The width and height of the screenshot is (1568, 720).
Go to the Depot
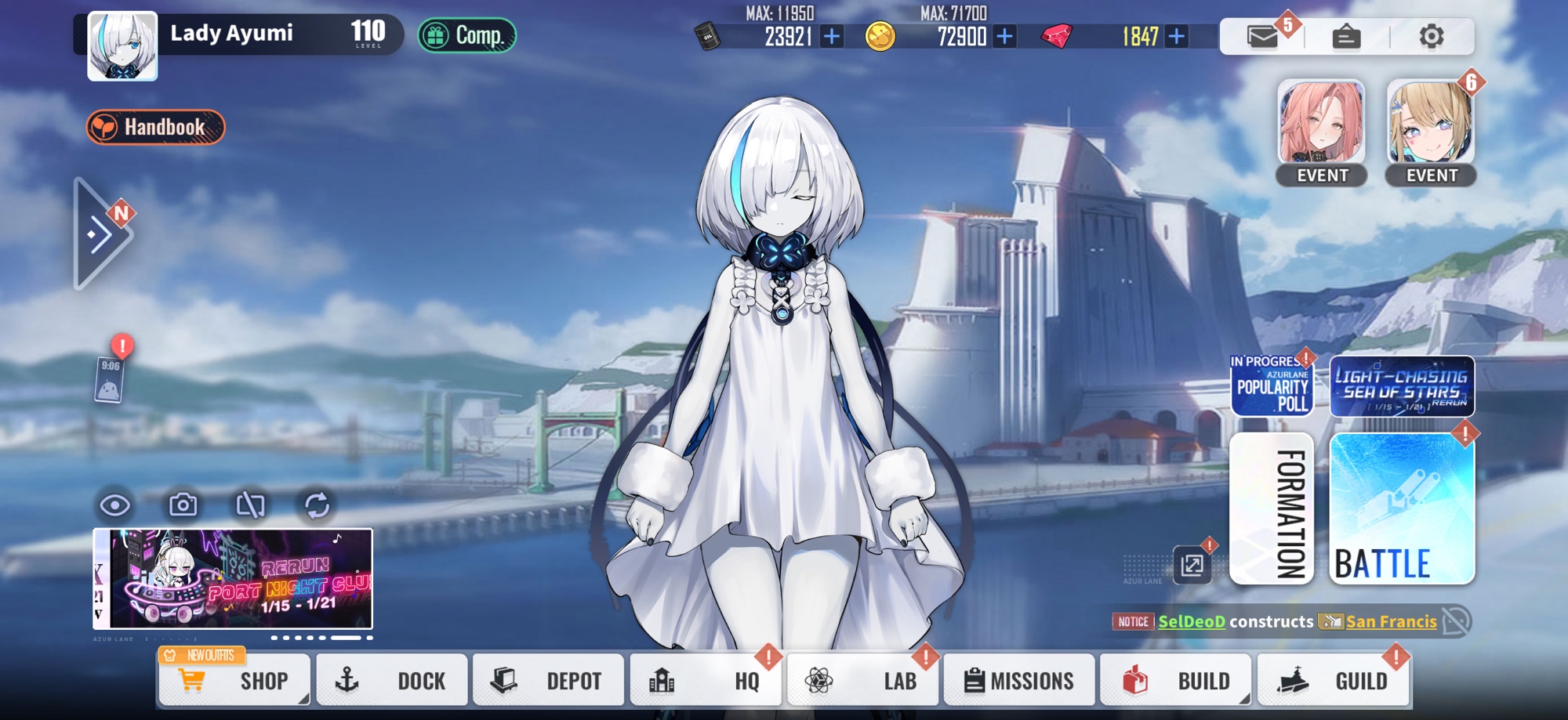547,680
